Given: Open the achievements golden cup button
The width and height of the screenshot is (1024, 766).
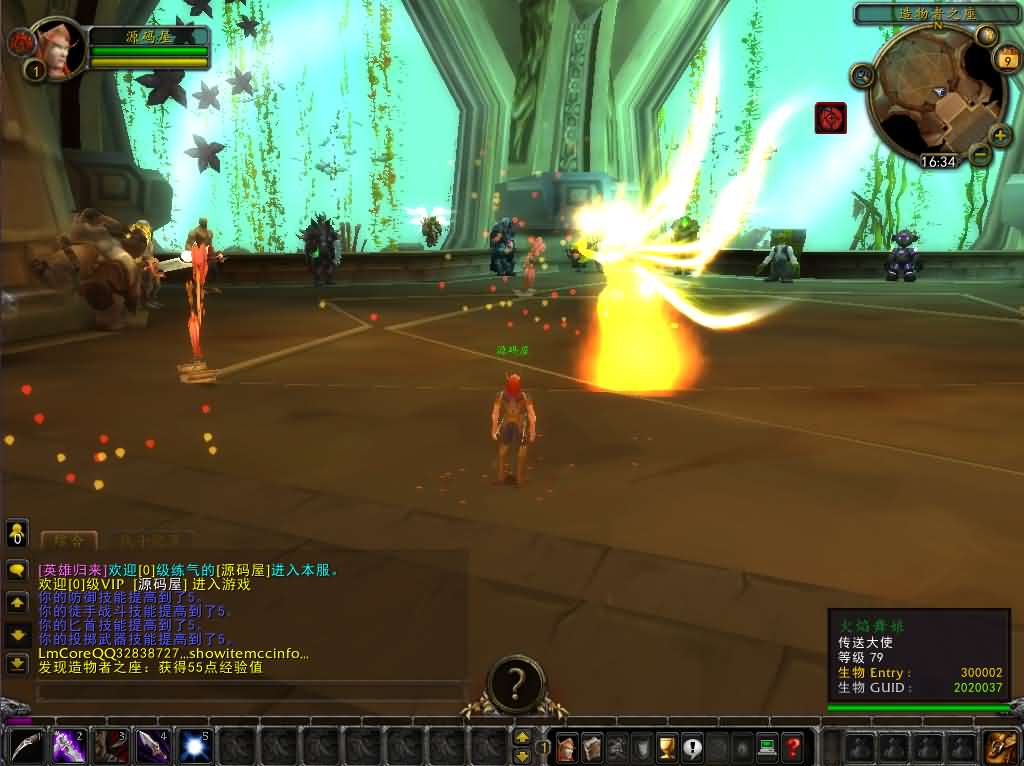Looking at the screenshot, I should click(667, 747).
